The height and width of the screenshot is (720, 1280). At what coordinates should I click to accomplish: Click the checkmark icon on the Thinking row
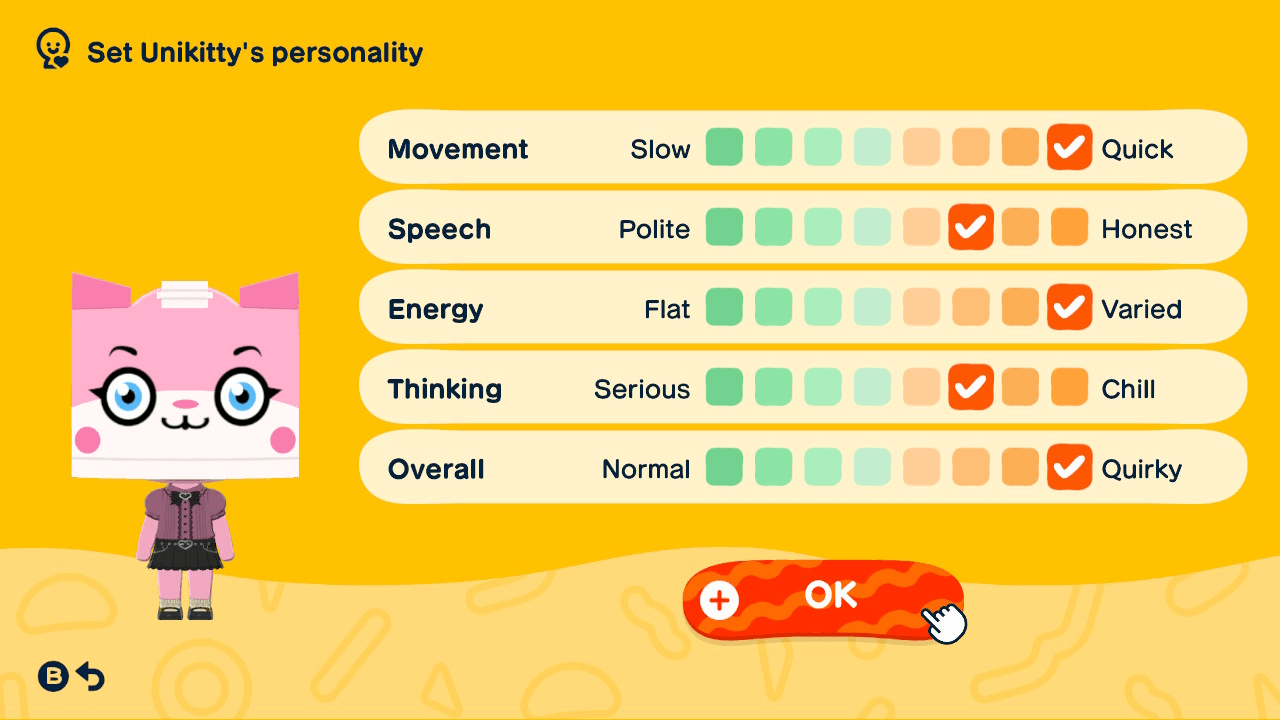pyautogui.click(x=970, y=388)
